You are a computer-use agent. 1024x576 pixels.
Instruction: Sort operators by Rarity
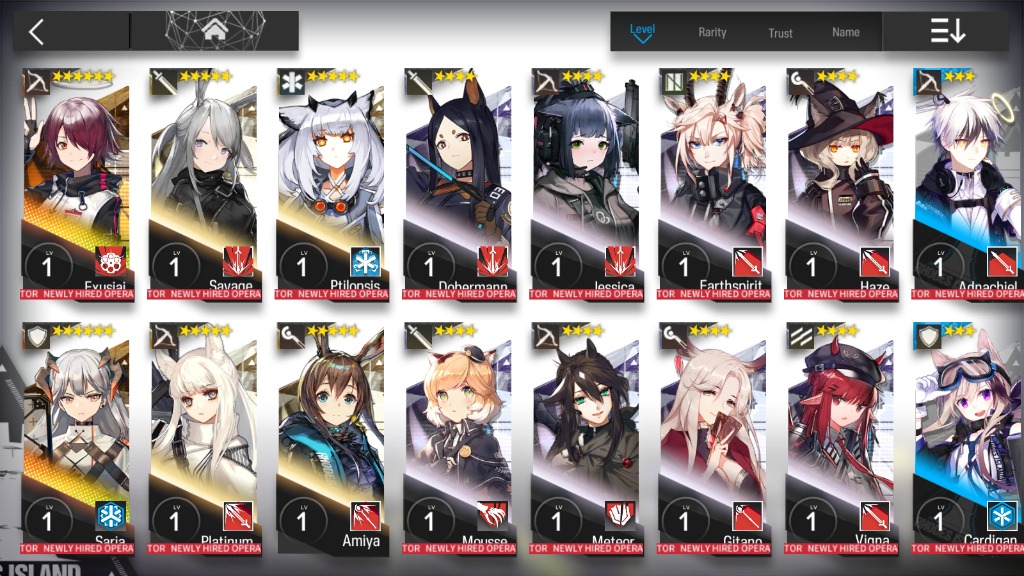pos(712,32)
